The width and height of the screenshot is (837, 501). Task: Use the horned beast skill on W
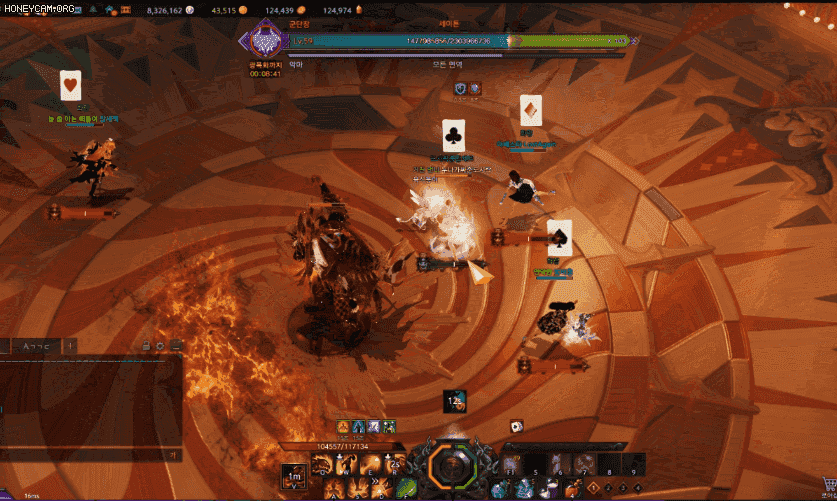(x=346, y=464)
